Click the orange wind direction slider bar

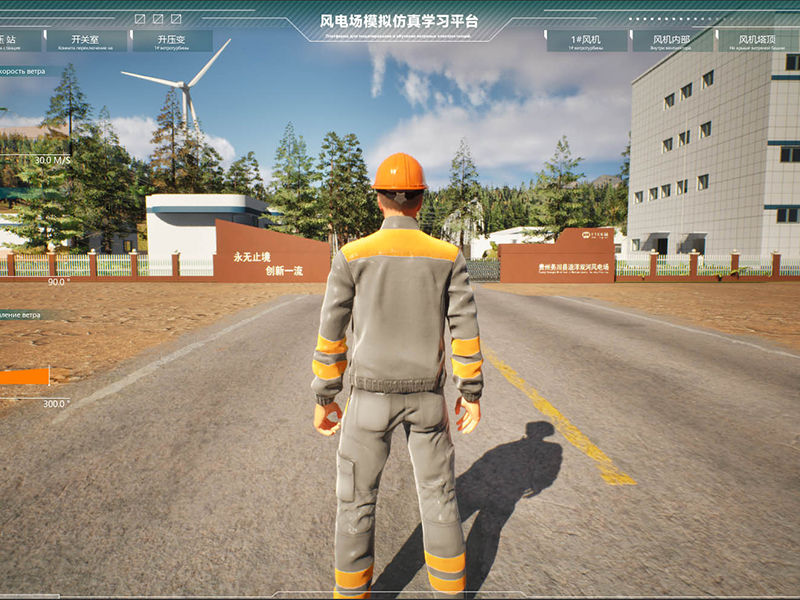[24, 377]
